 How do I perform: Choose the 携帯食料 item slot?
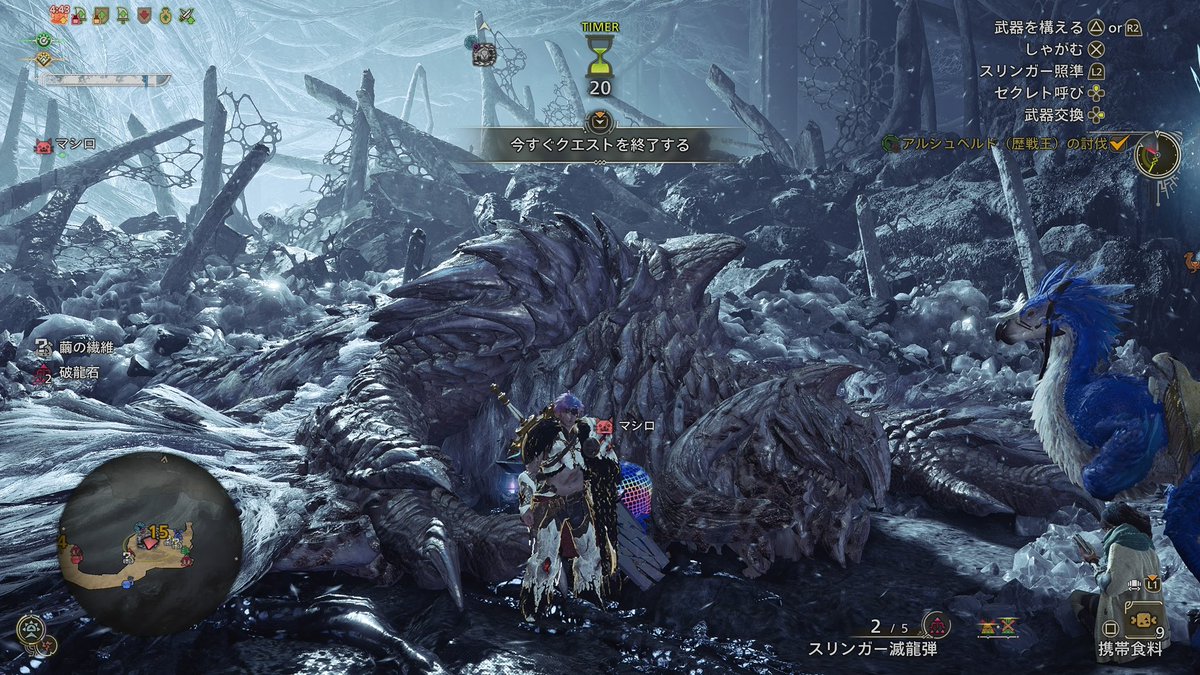coord(1132,648)
